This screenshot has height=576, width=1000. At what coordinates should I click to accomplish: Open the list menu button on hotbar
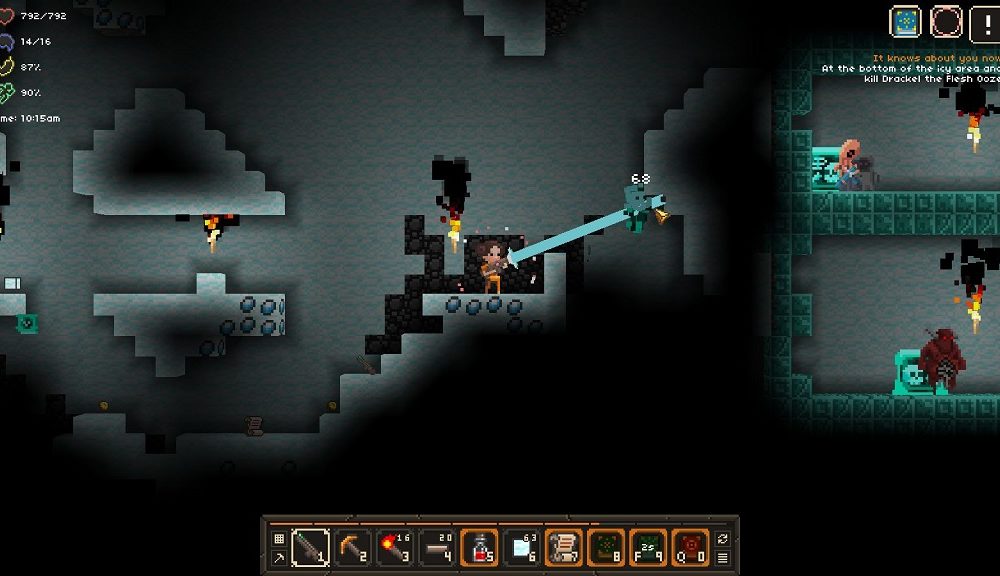pos(722,557)
